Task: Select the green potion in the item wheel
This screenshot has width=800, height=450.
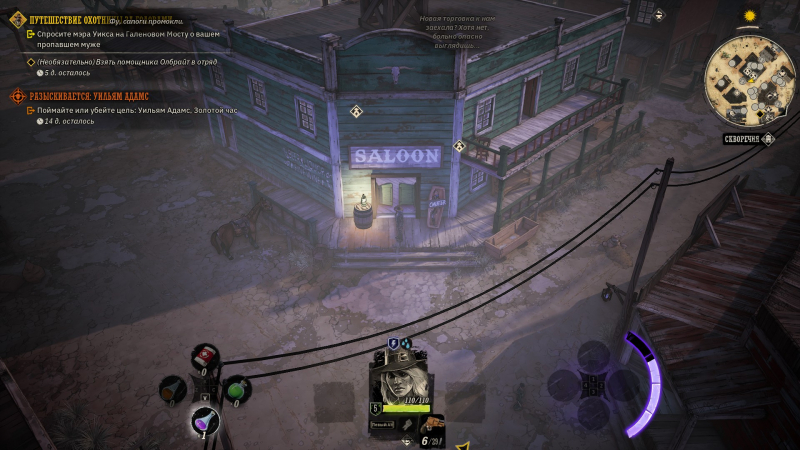Action: 236,389
